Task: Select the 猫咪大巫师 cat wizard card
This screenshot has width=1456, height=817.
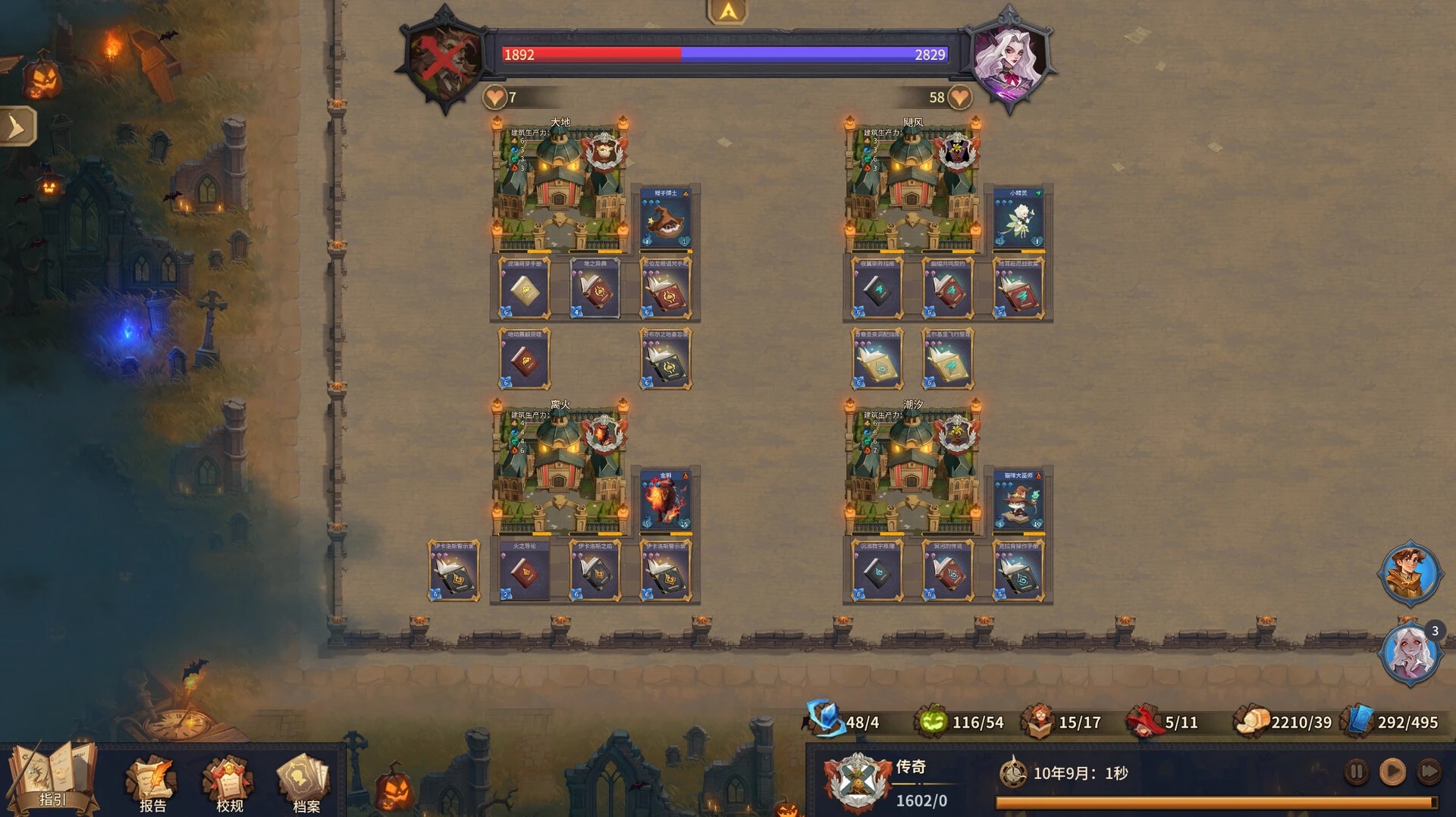Action: point(1018,500)
